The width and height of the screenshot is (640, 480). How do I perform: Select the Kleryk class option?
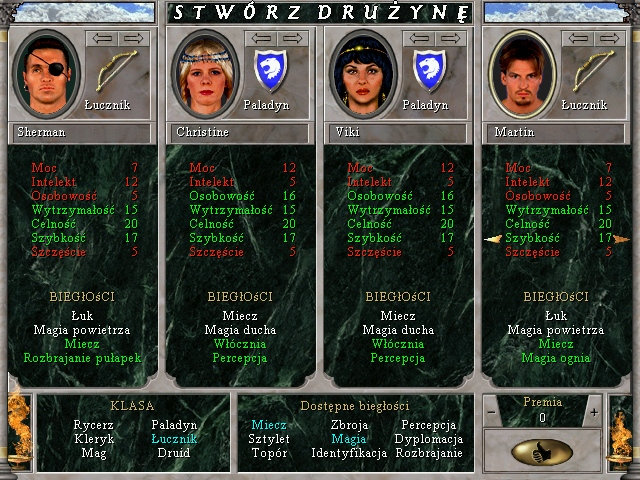(93, 439)
